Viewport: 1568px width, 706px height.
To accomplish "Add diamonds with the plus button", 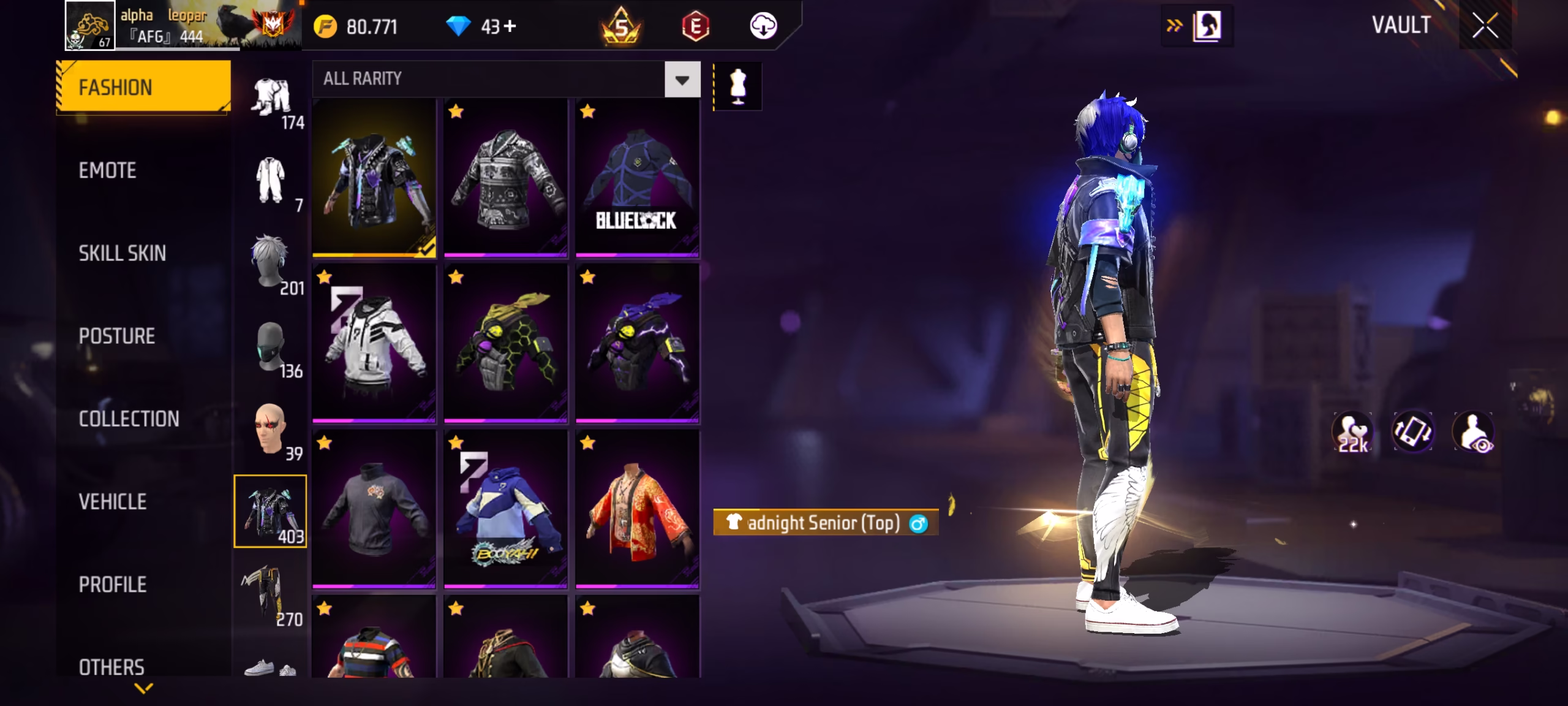I will point(510,26).
